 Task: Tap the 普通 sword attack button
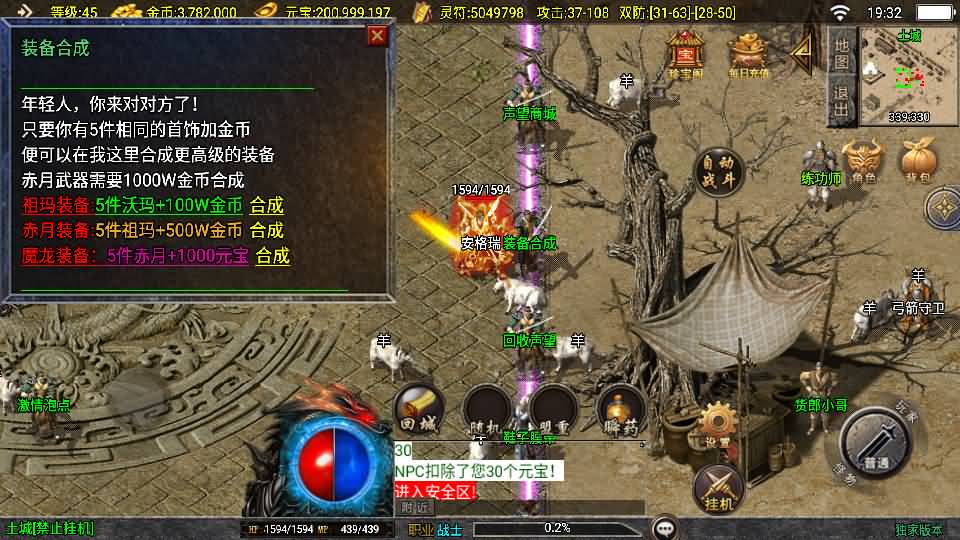876,445
